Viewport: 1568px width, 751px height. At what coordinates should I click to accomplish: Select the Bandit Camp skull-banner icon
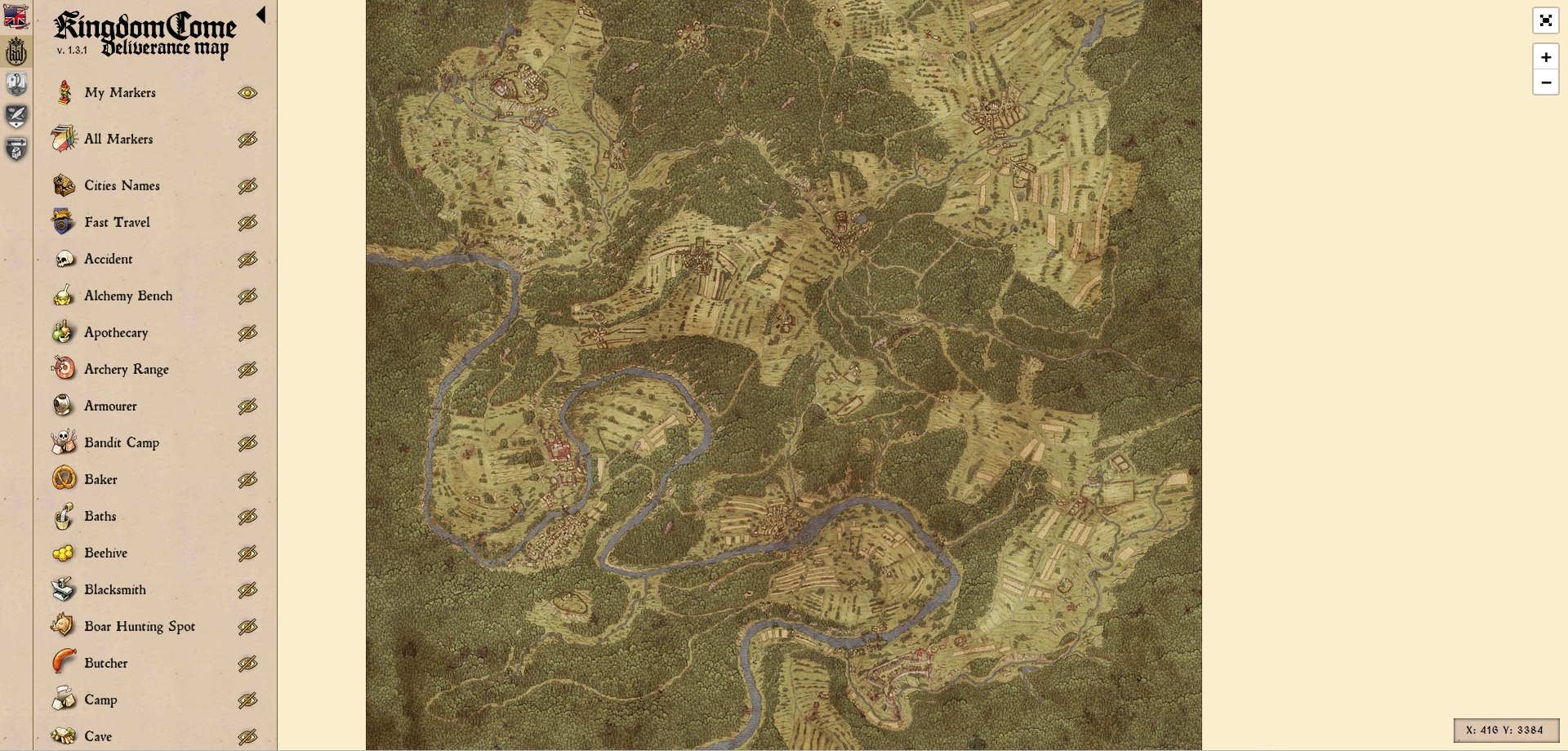click(62, 442)
